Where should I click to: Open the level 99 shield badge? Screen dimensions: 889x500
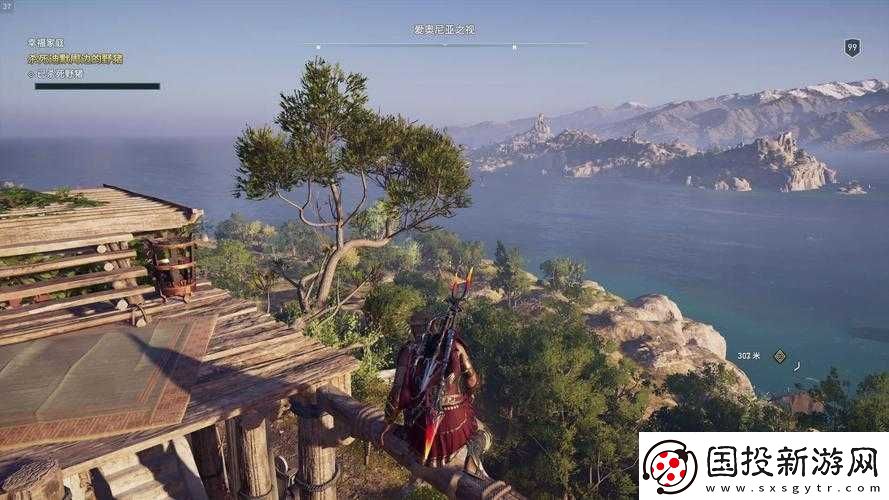pyautogui.click(x=852, y=47)
